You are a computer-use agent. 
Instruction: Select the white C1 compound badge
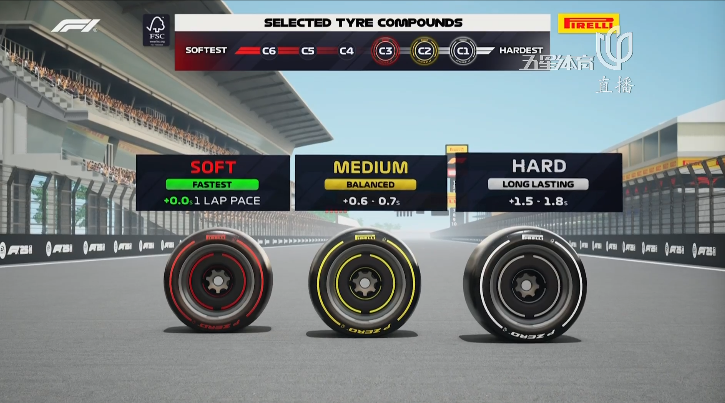coord(461,50)
